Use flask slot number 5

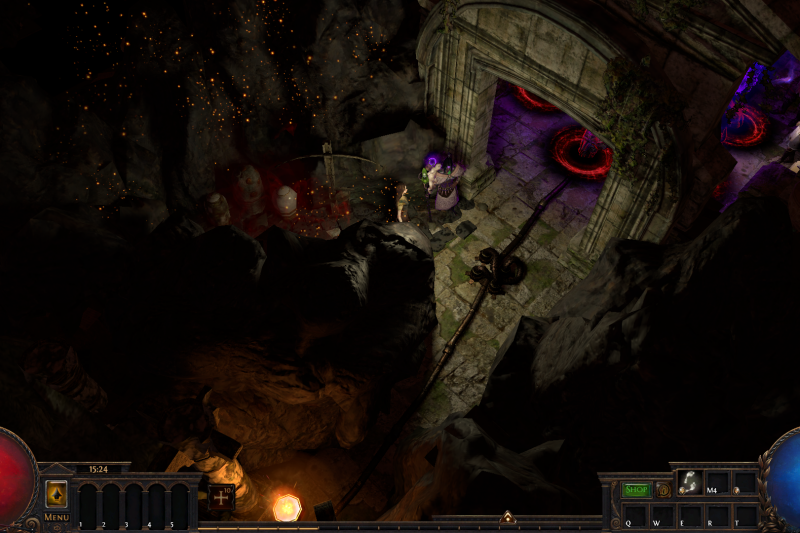tap(179, 503)
